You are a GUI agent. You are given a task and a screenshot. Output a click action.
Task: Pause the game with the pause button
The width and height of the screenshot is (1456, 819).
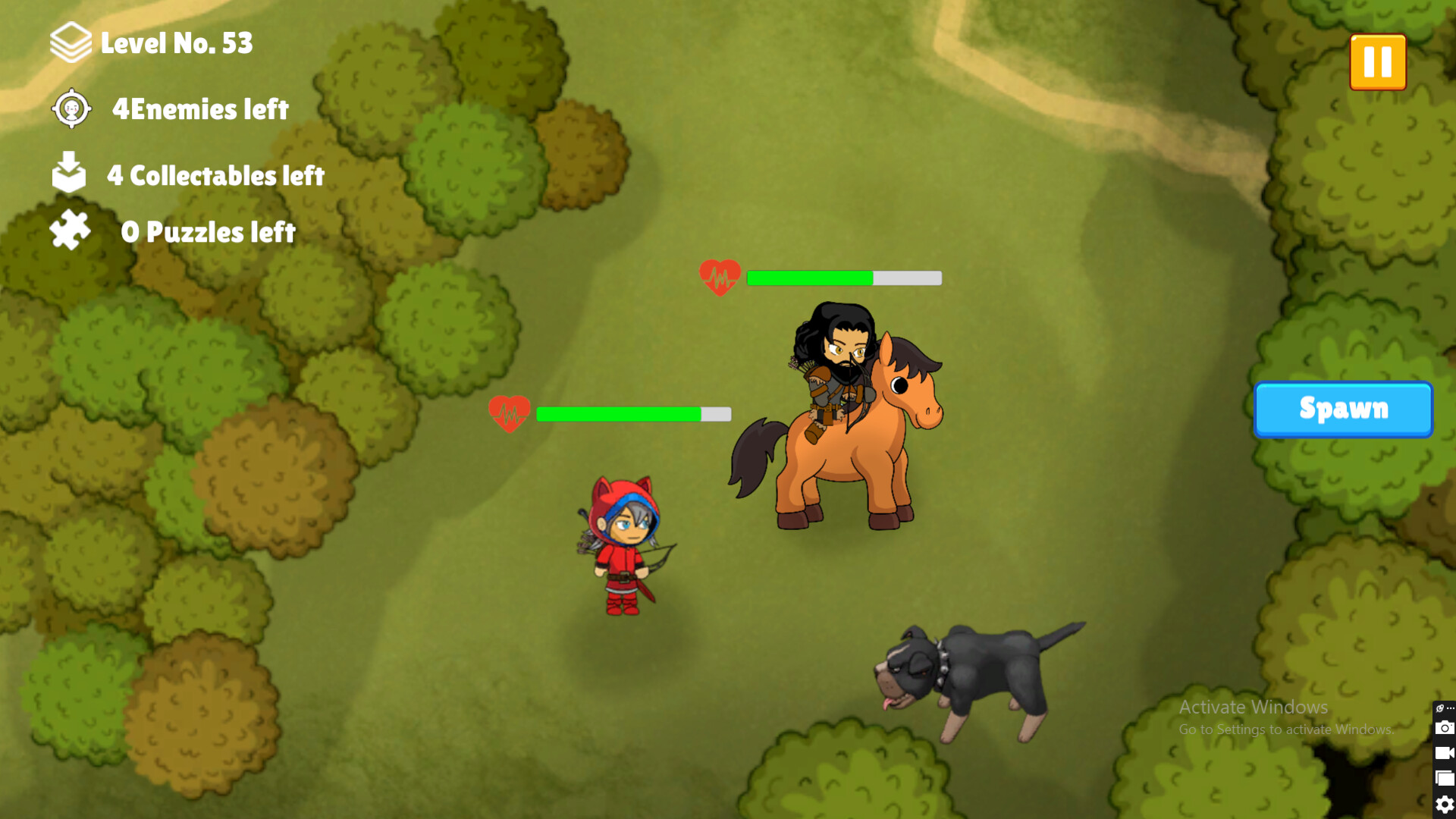click(1378, 61)
